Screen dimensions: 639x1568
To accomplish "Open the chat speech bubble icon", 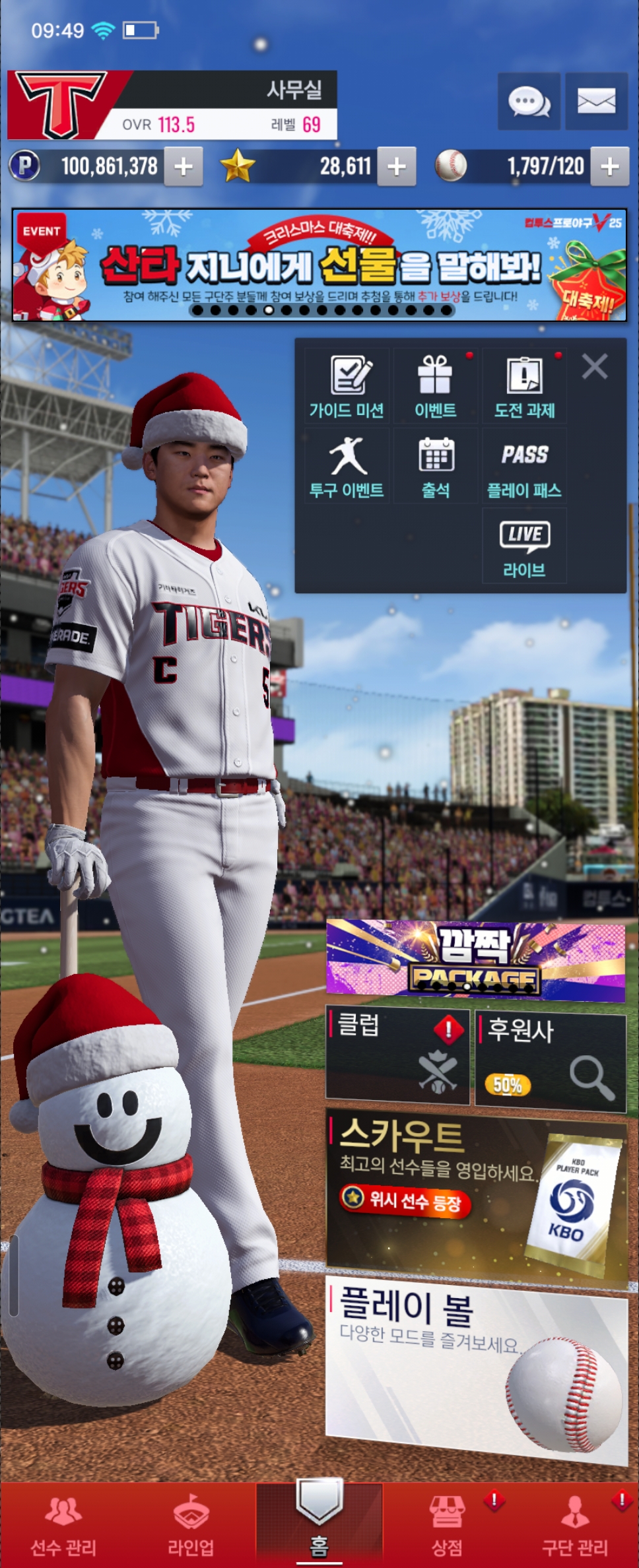I will 529,102.
